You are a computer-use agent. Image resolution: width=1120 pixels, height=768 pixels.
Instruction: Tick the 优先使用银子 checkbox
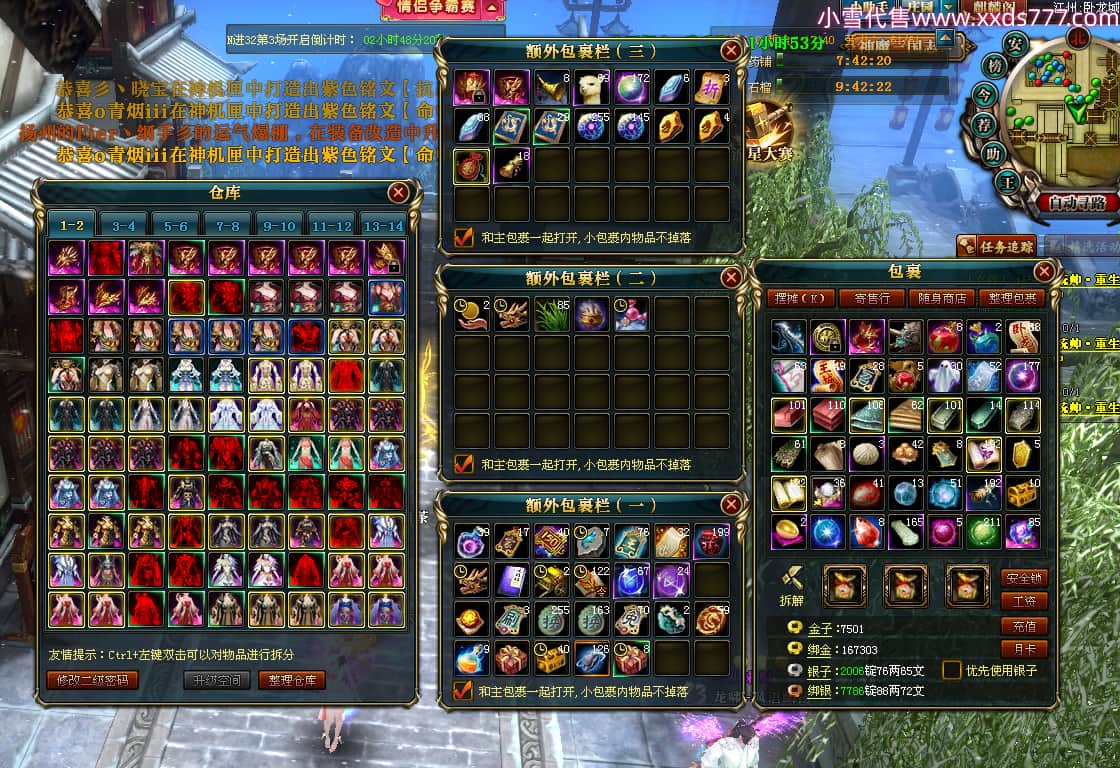(x=951, y=671)
